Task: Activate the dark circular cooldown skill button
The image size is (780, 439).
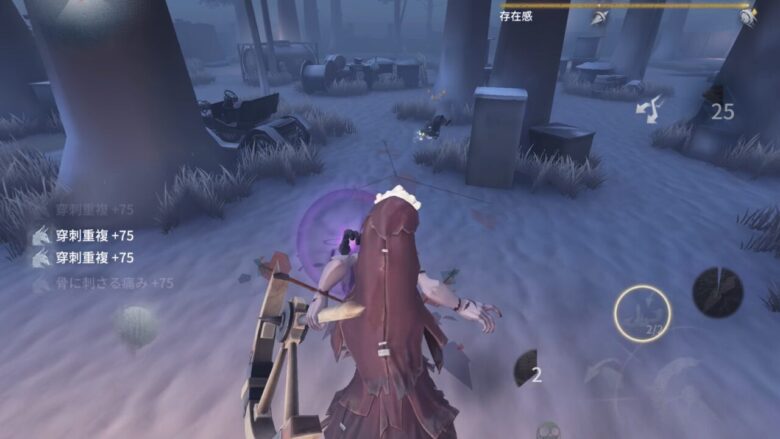Action: click(717, 292)
